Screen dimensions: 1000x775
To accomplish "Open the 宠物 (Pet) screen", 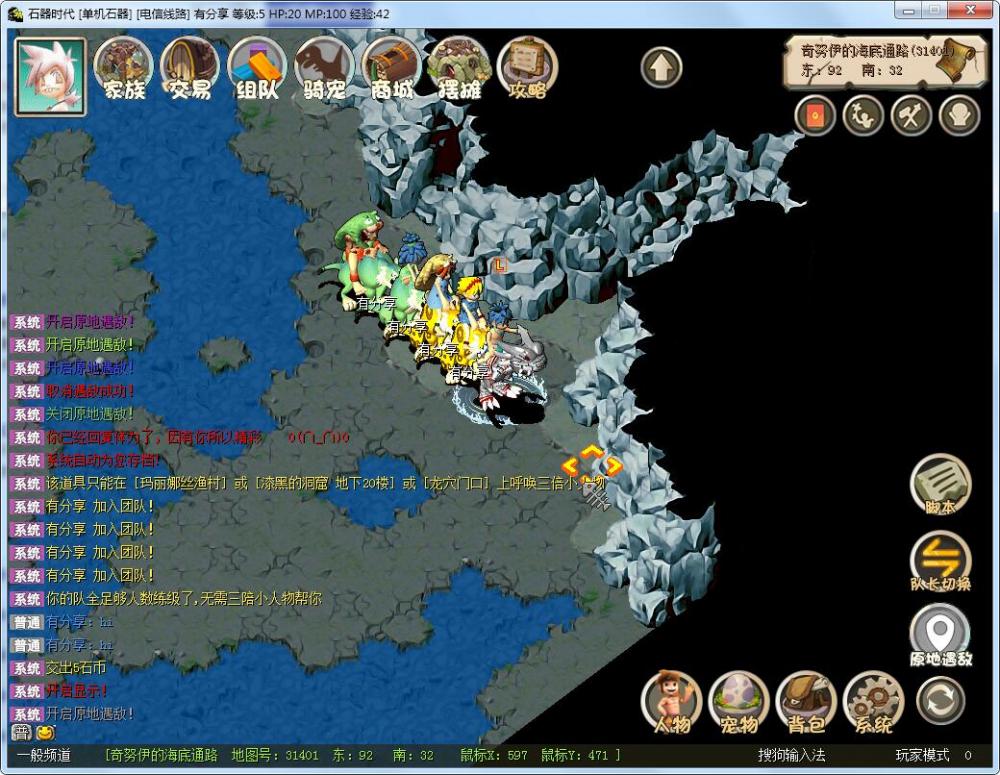I will [x=739, y=701].
